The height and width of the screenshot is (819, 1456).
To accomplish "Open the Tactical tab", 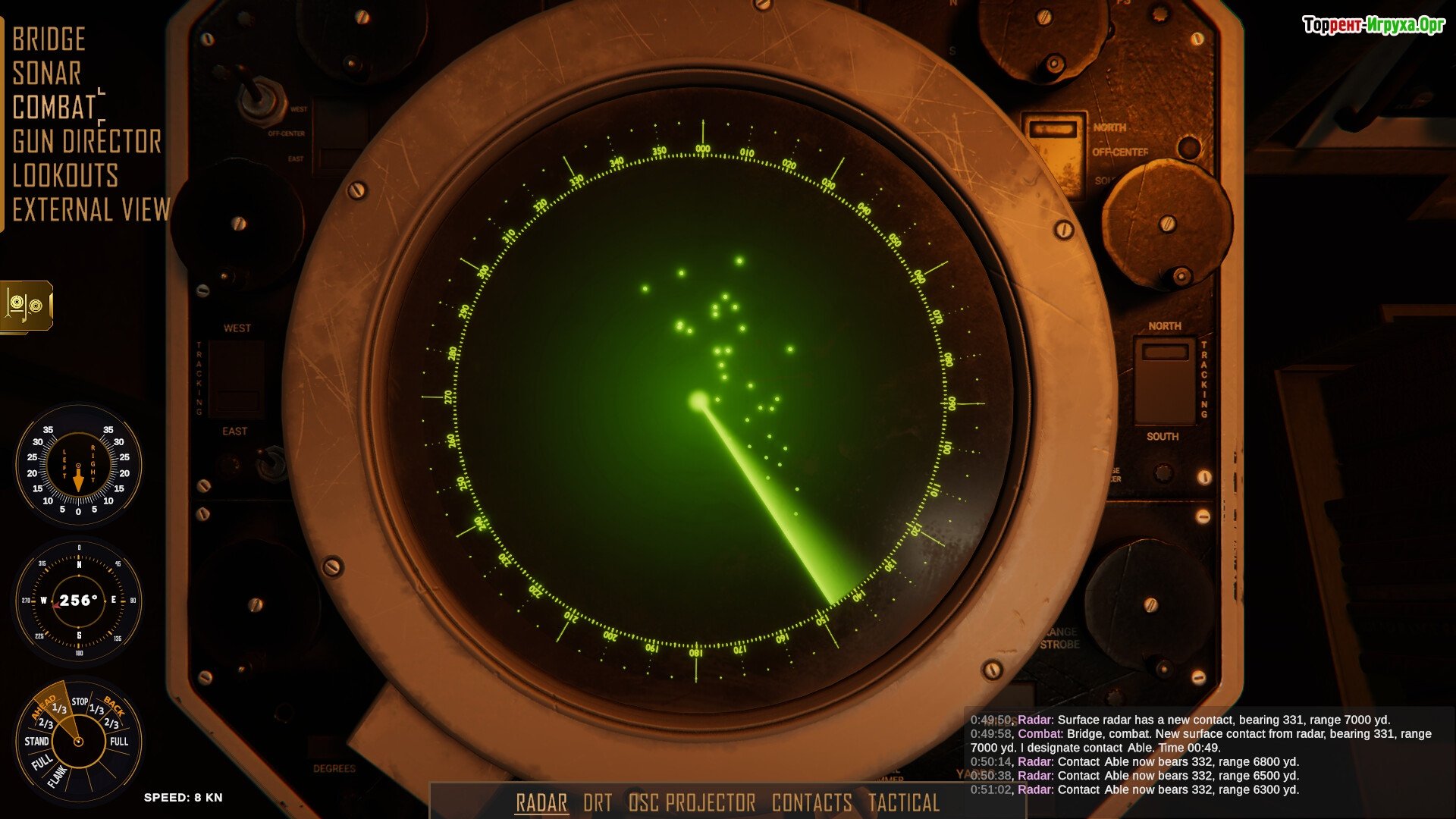I will [903, 802].
